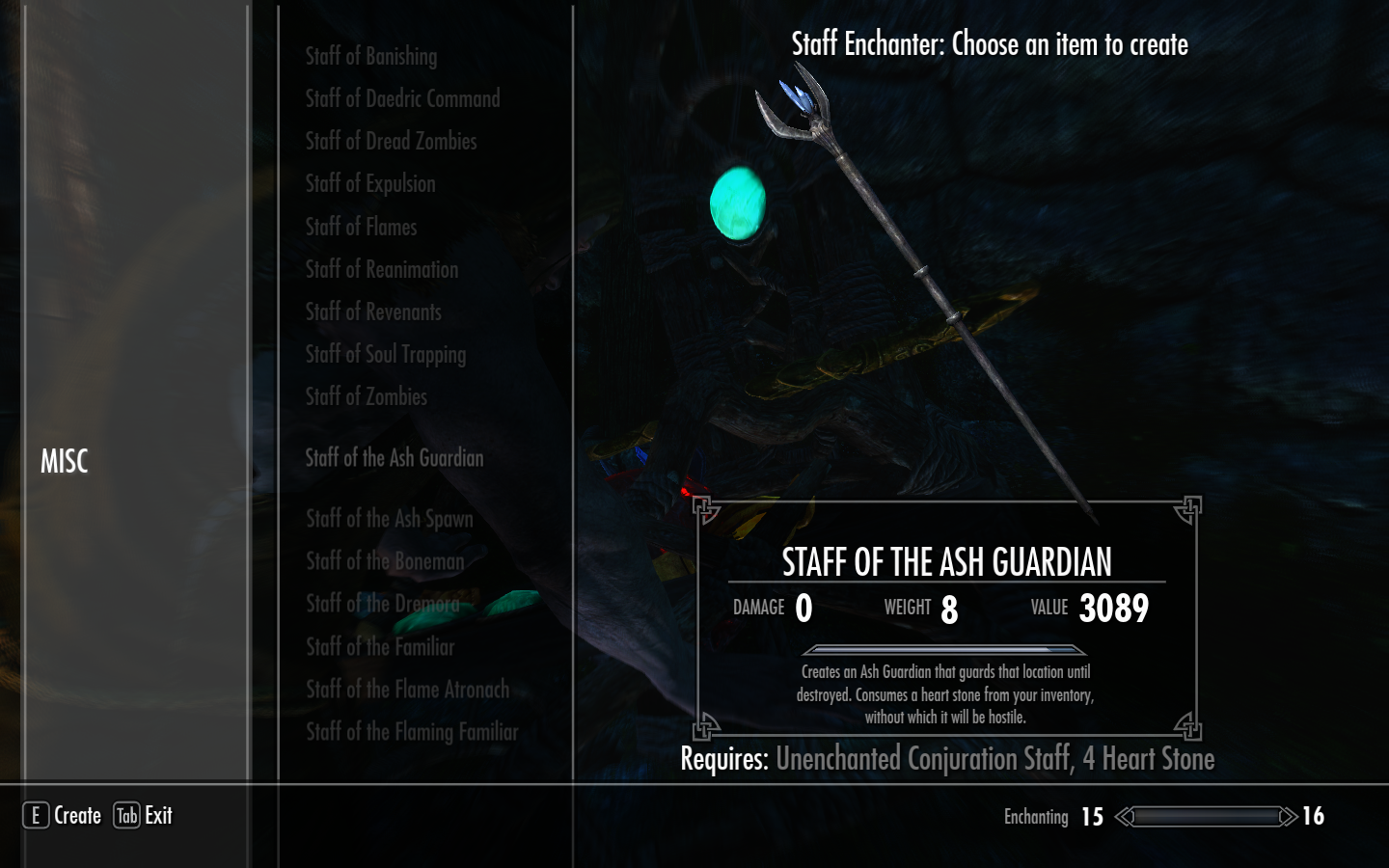
Task: Select Staff of Zombies entry
Action: pos(367,396)
